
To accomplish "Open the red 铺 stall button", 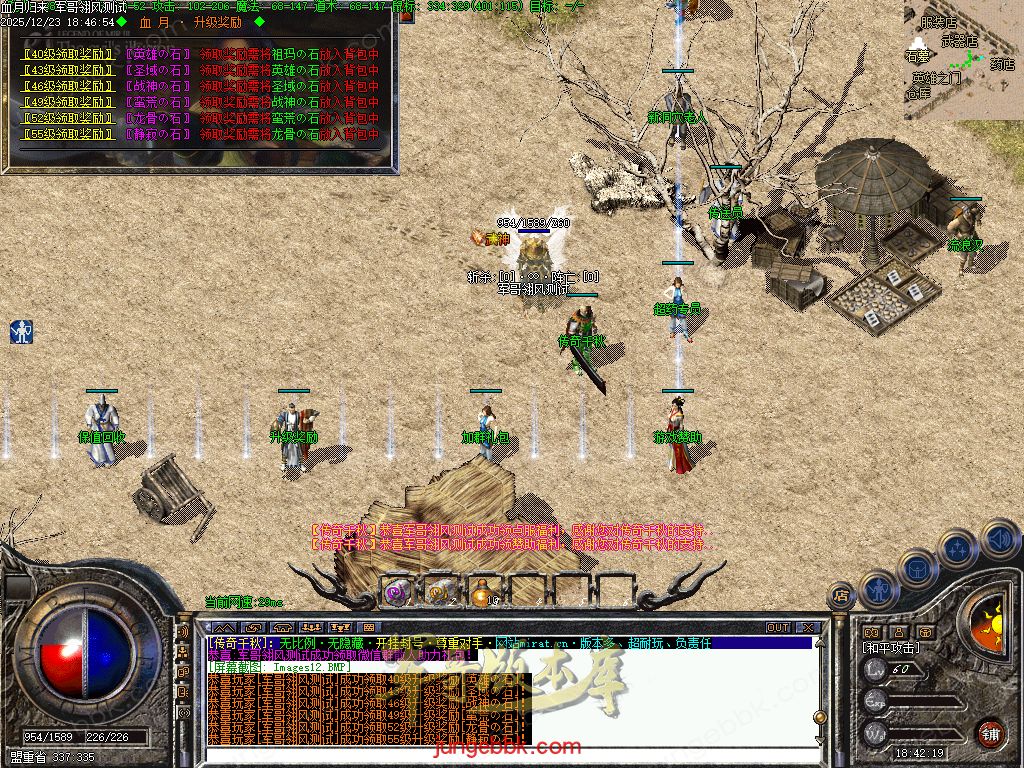I will tap(990, 732).
